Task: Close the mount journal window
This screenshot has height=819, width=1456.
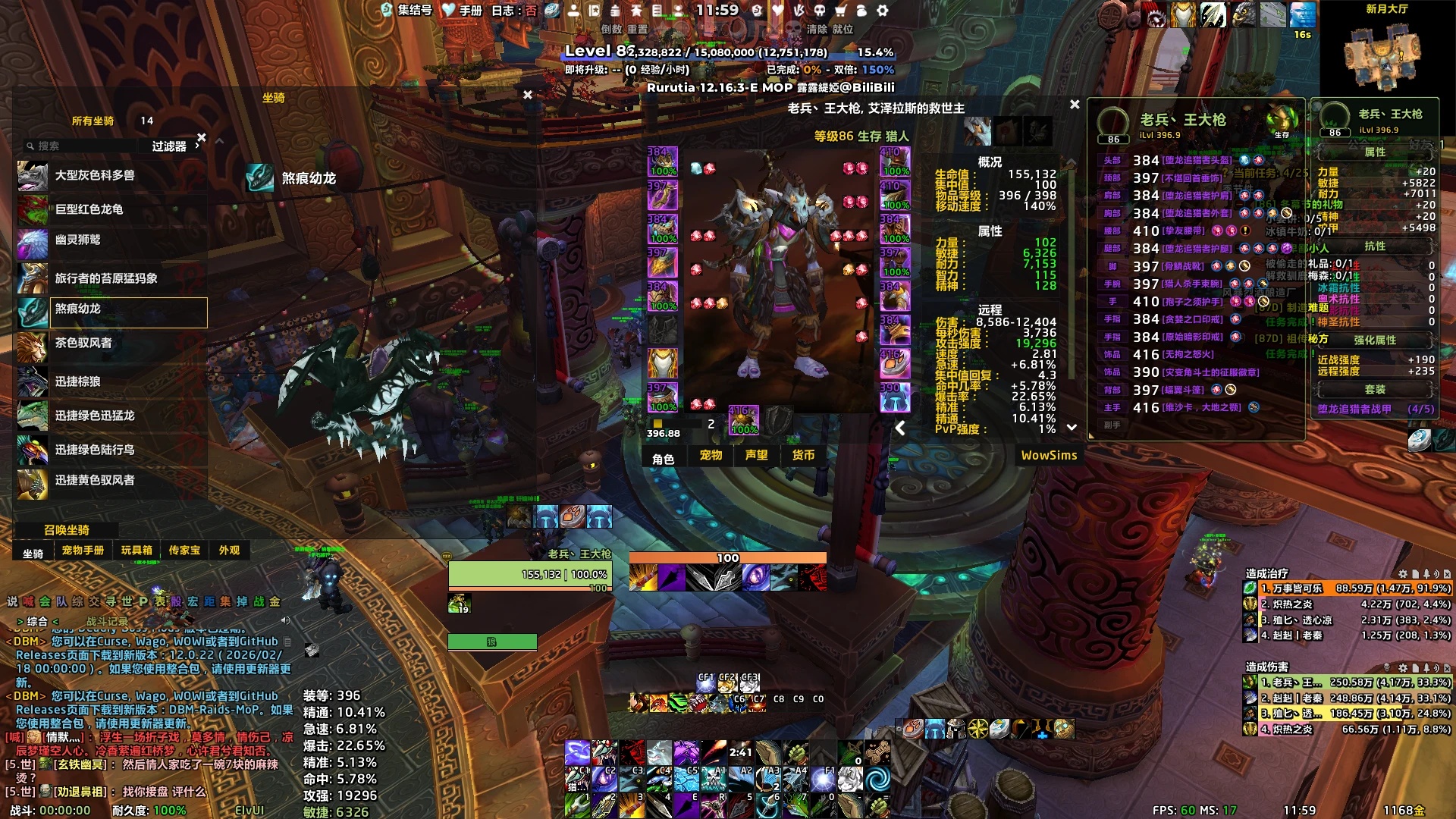Action: coord(528,95)
